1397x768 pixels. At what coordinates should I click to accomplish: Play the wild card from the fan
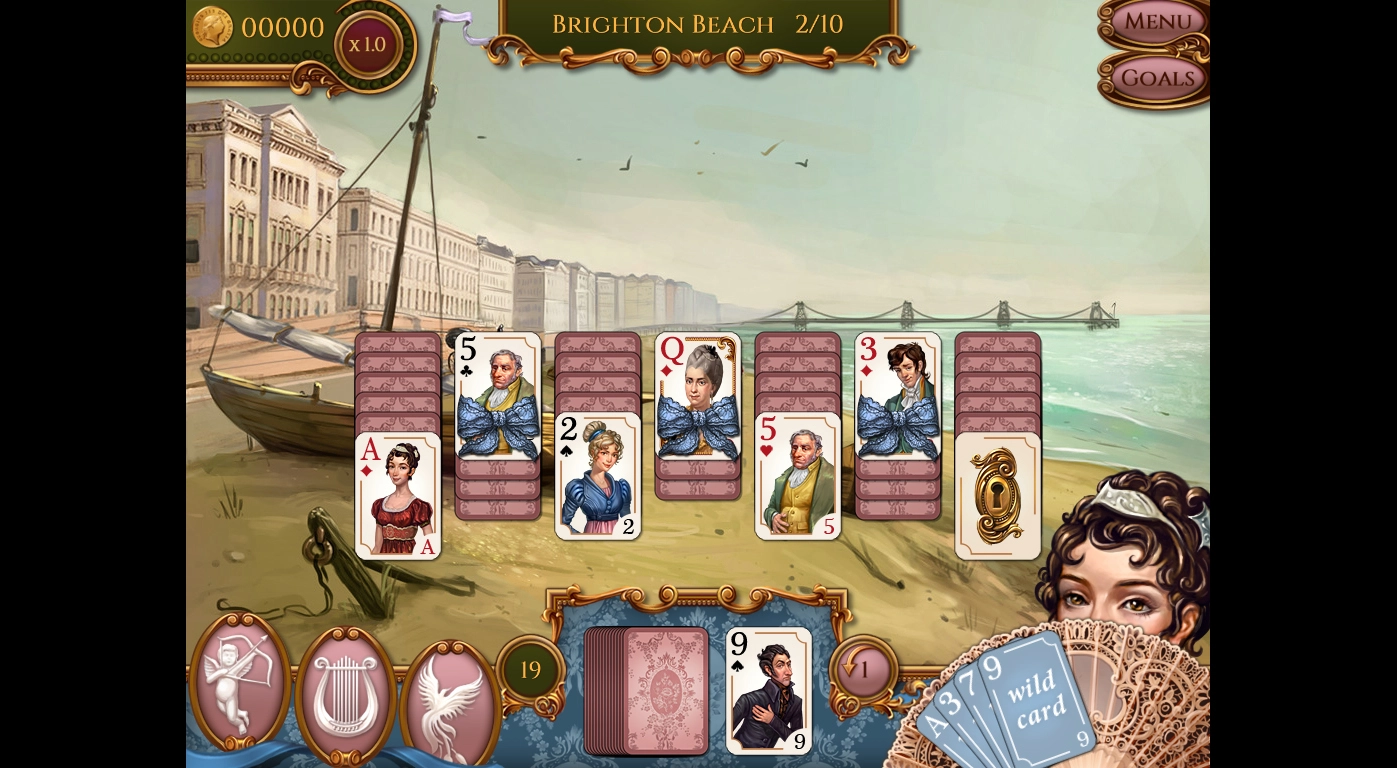tap(1035, 695)
